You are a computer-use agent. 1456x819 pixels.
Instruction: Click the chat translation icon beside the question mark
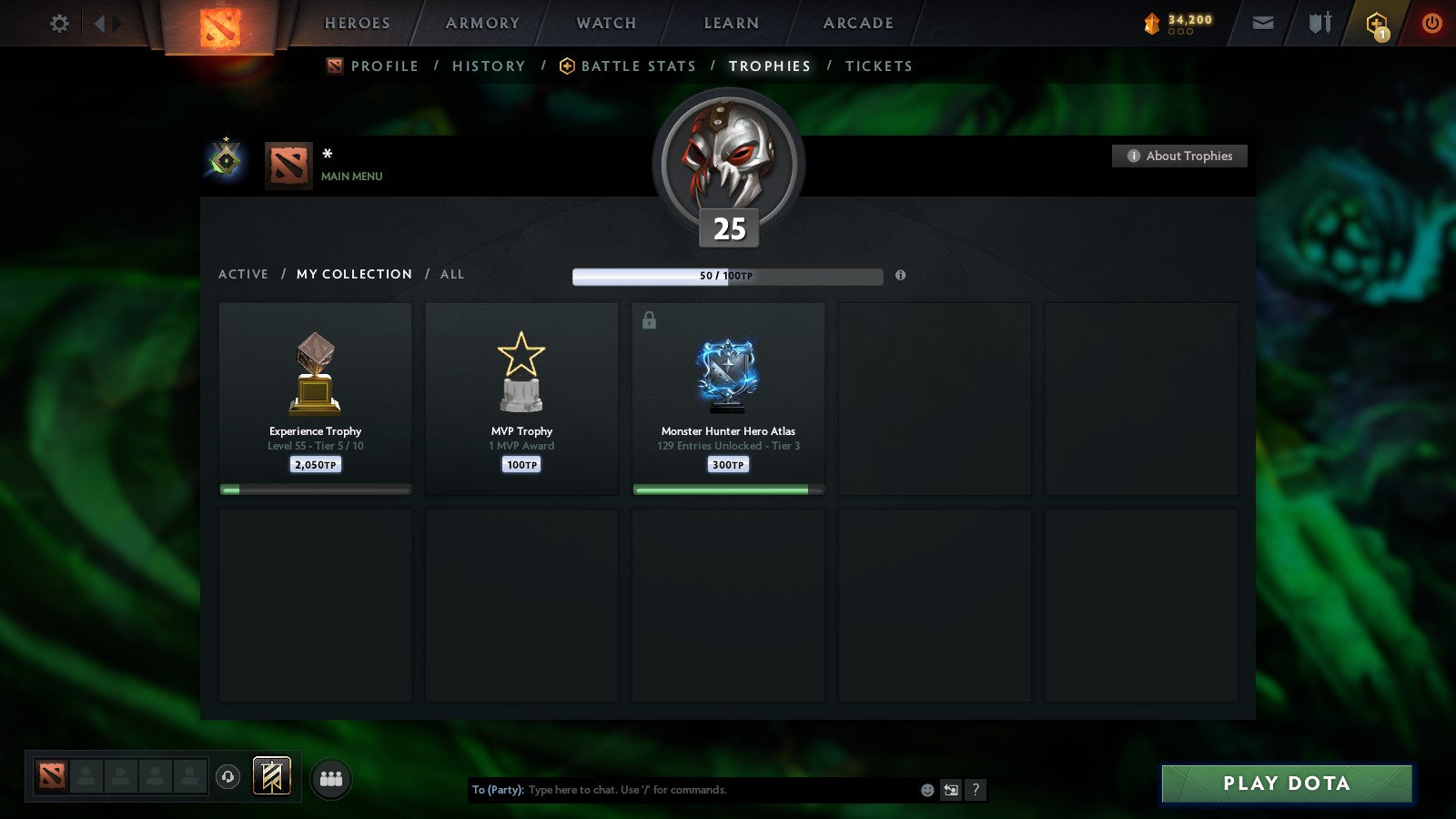point(950,790)
